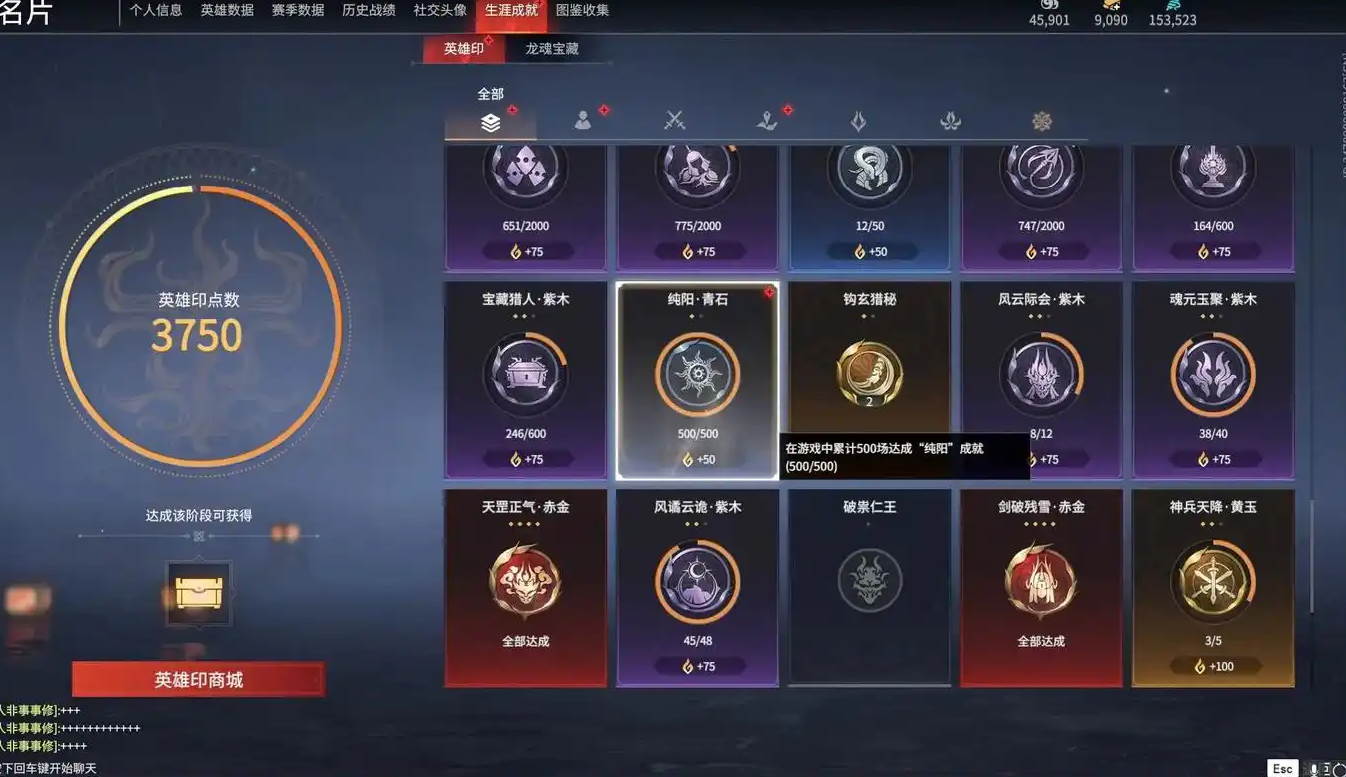Select the golden flower category filter icon

(1041, 119)
